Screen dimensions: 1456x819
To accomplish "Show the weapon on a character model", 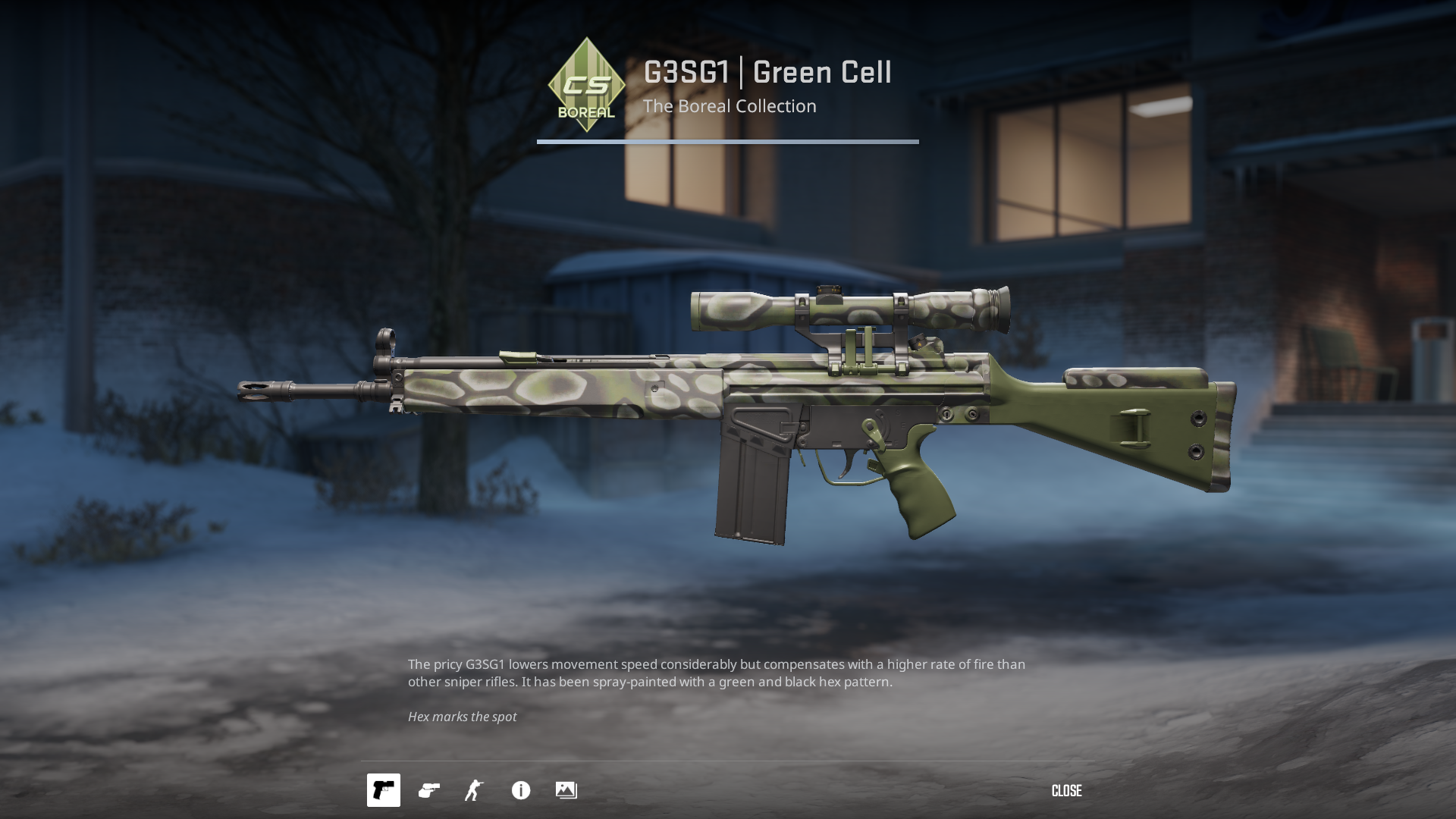I will tap(475, 790).
